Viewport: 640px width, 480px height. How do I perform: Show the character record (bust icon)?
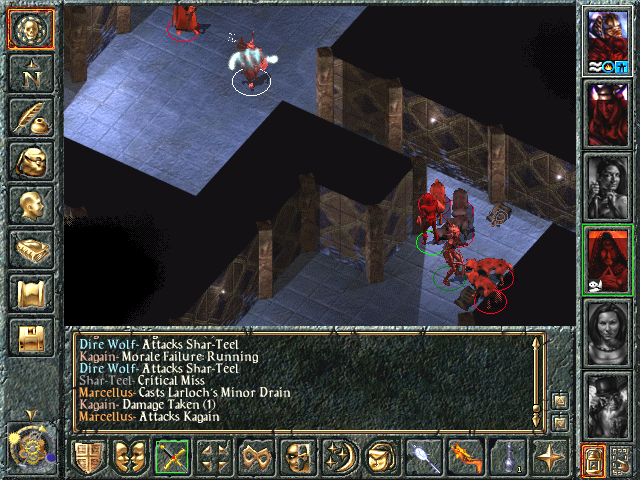pyautogui.click(x=31, y=205)
